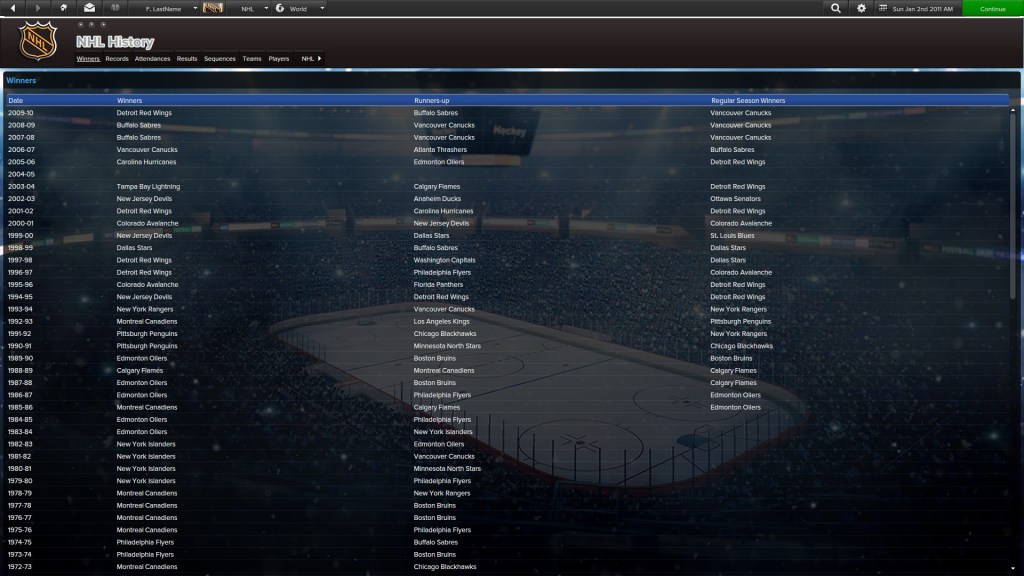Image resolution: width=1024 pixels, height=576 pixels.
Task: Open preferences with the gear icon
Action: [x=862, y=8]
